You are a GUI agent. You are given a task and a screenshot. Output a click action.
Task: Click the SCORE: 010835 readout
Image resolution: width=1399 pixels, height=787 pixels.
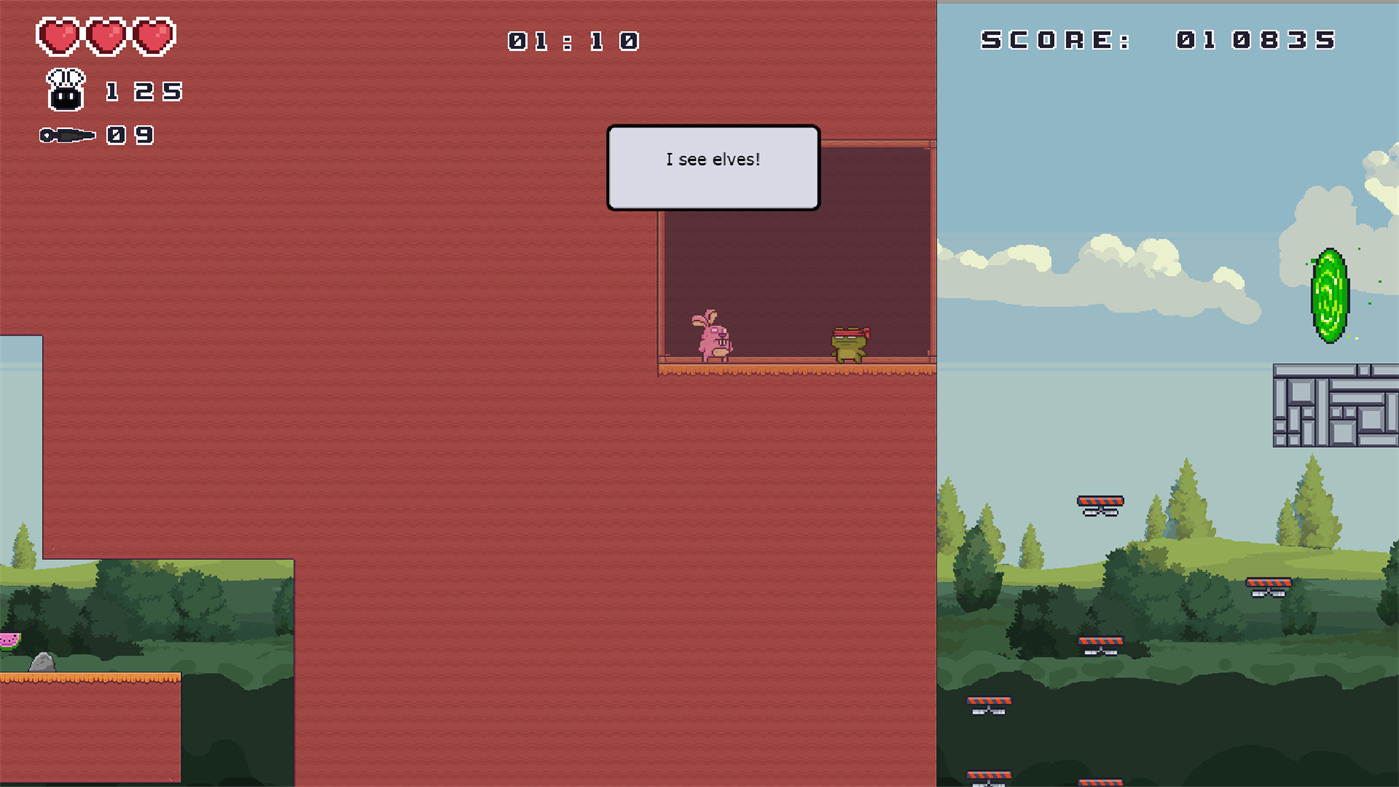pos(1155,39)
